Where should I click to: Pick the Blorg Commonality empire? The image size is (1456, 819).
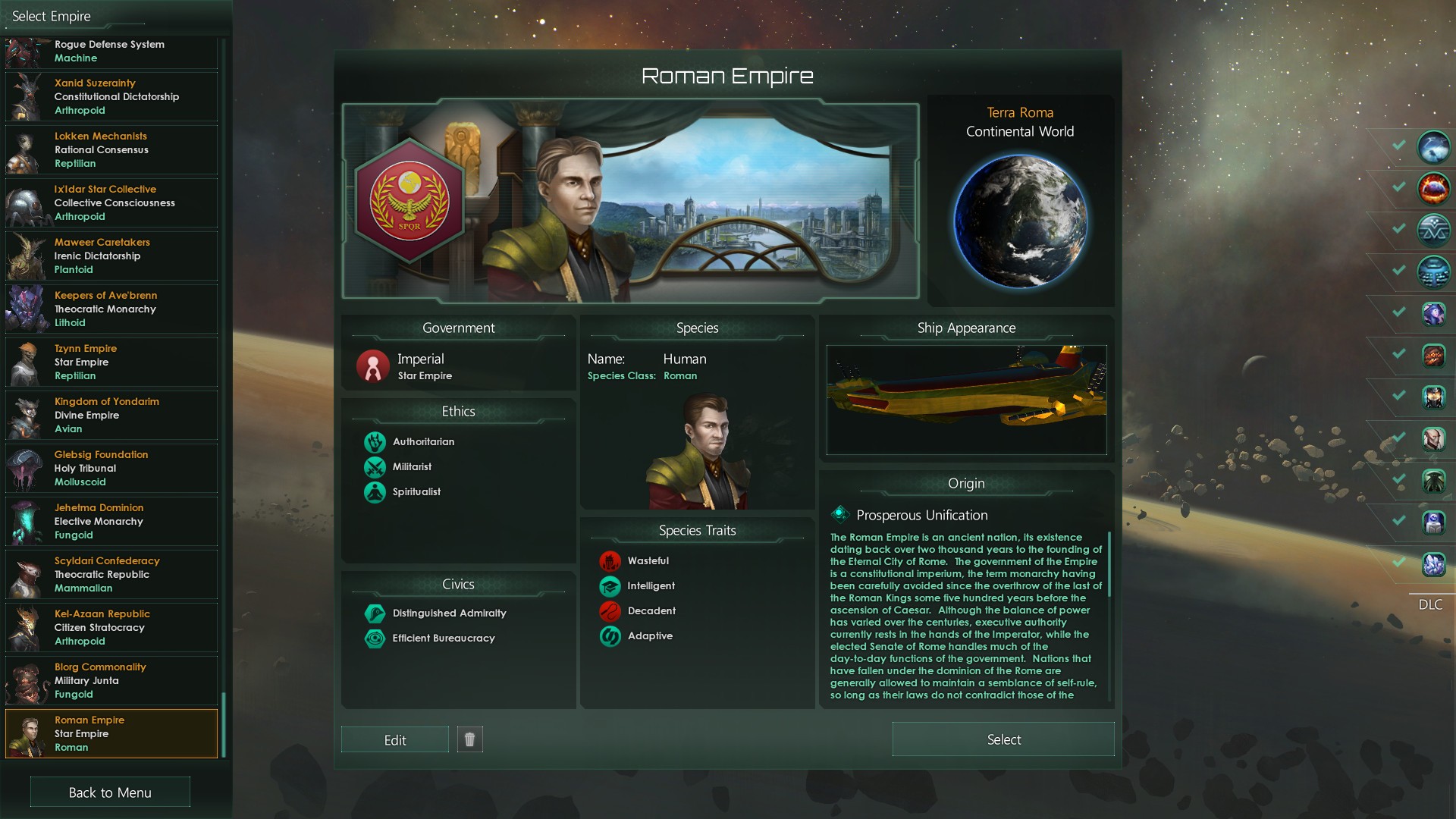pos(111,680)
